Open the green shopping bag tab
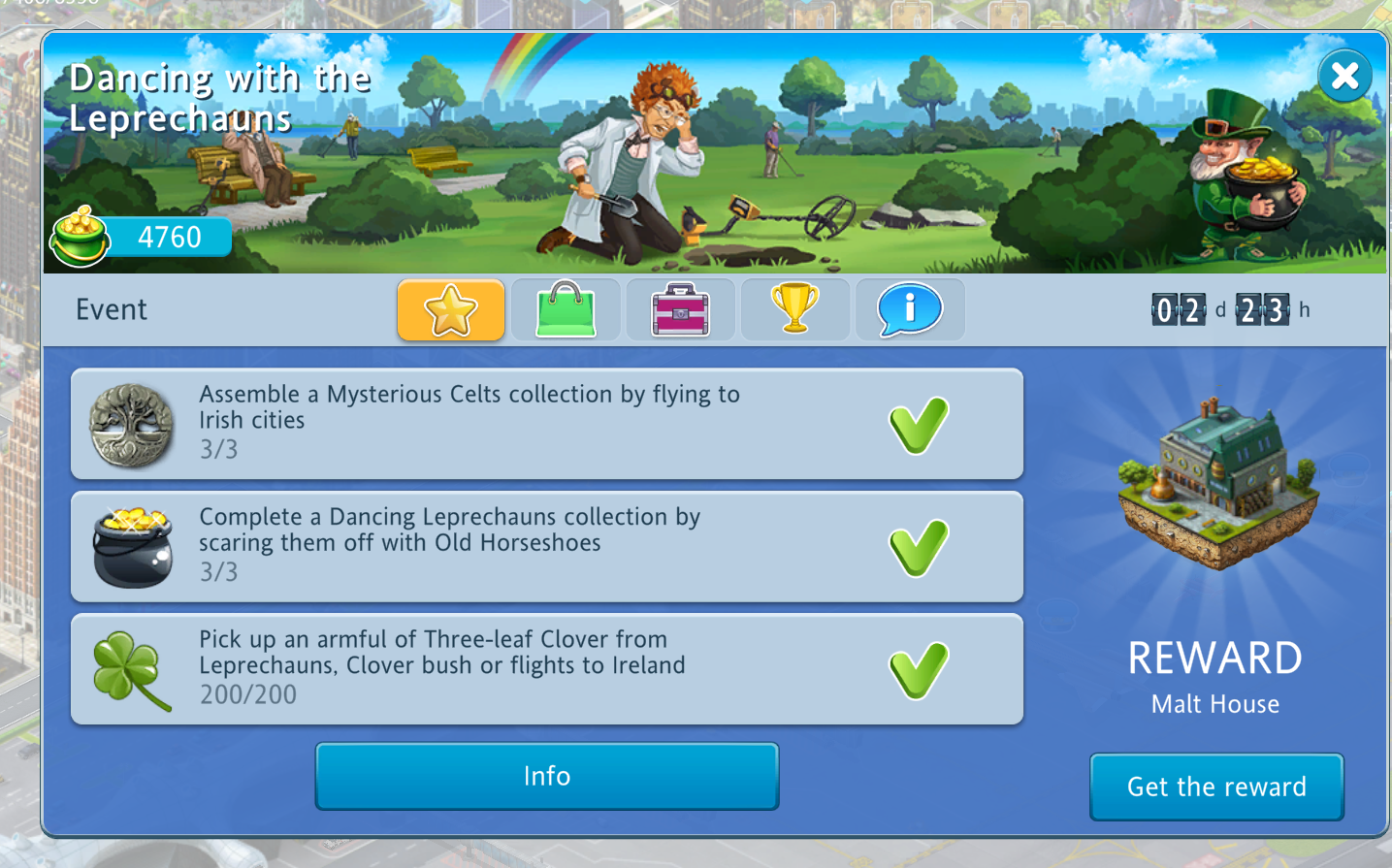Screen dimensions: 1392x868 pyautogui.click(x=566, y=310)
